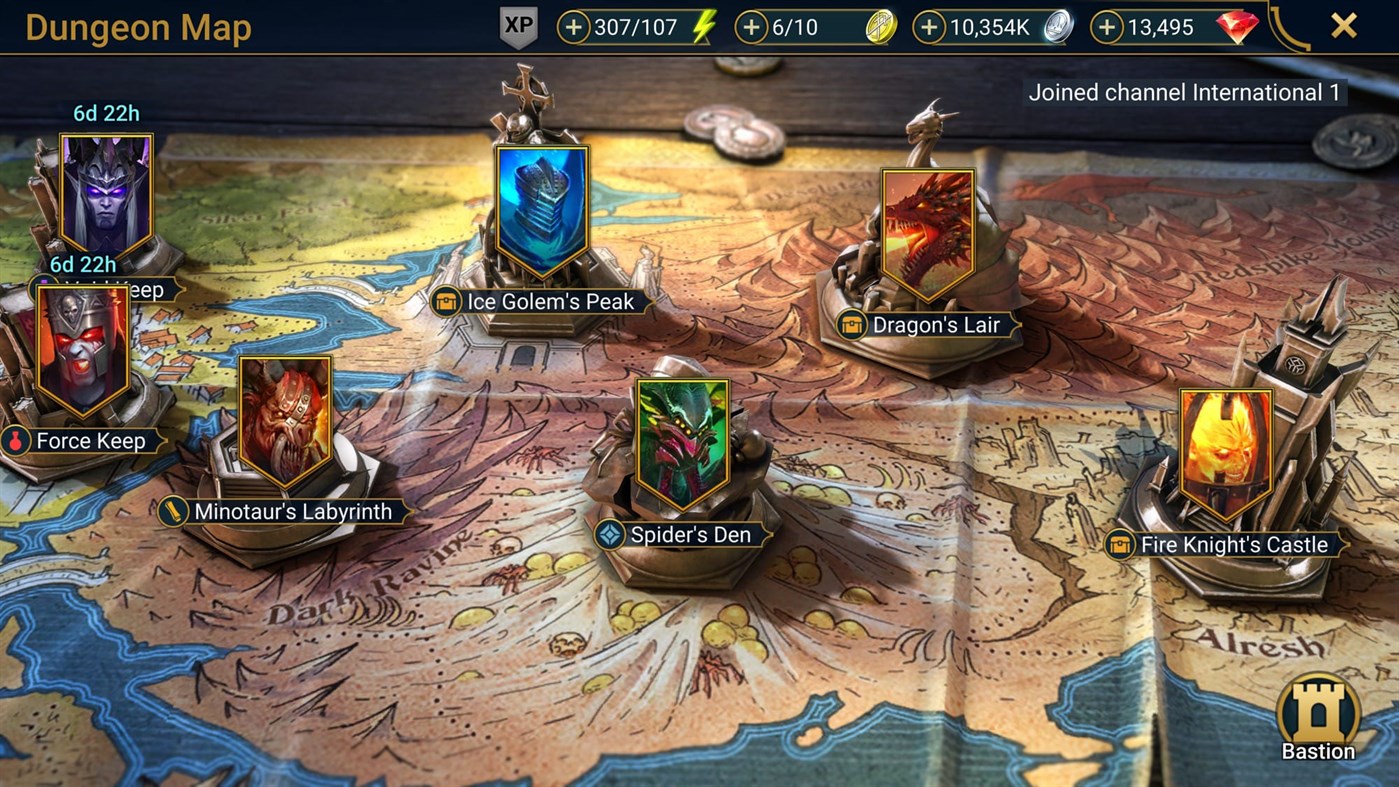1399x787 pixels.
Task: Buy gems via the plus next to 13,495
Action: pyautogui.click(x=1109, y=27)
